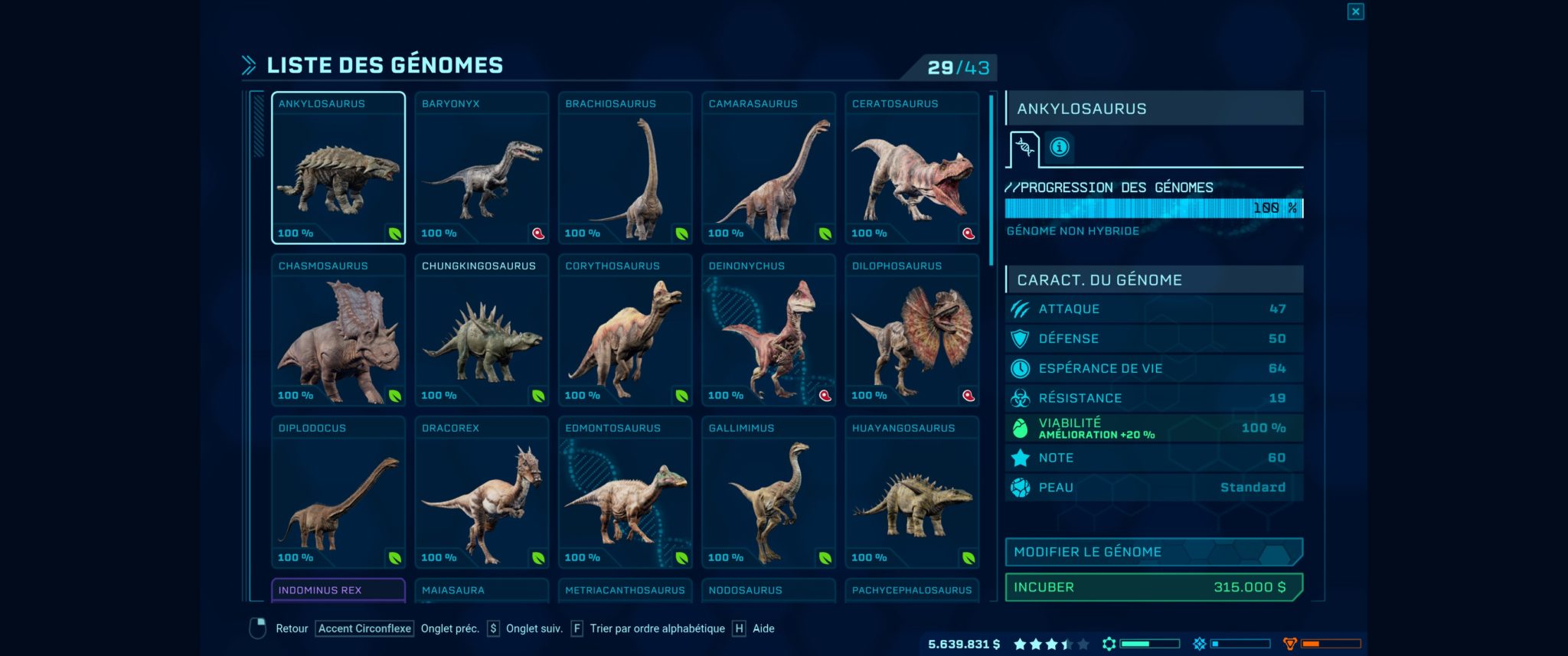Select the Indominus Rex entry
1568x656 pixels.
click(338, 590)
